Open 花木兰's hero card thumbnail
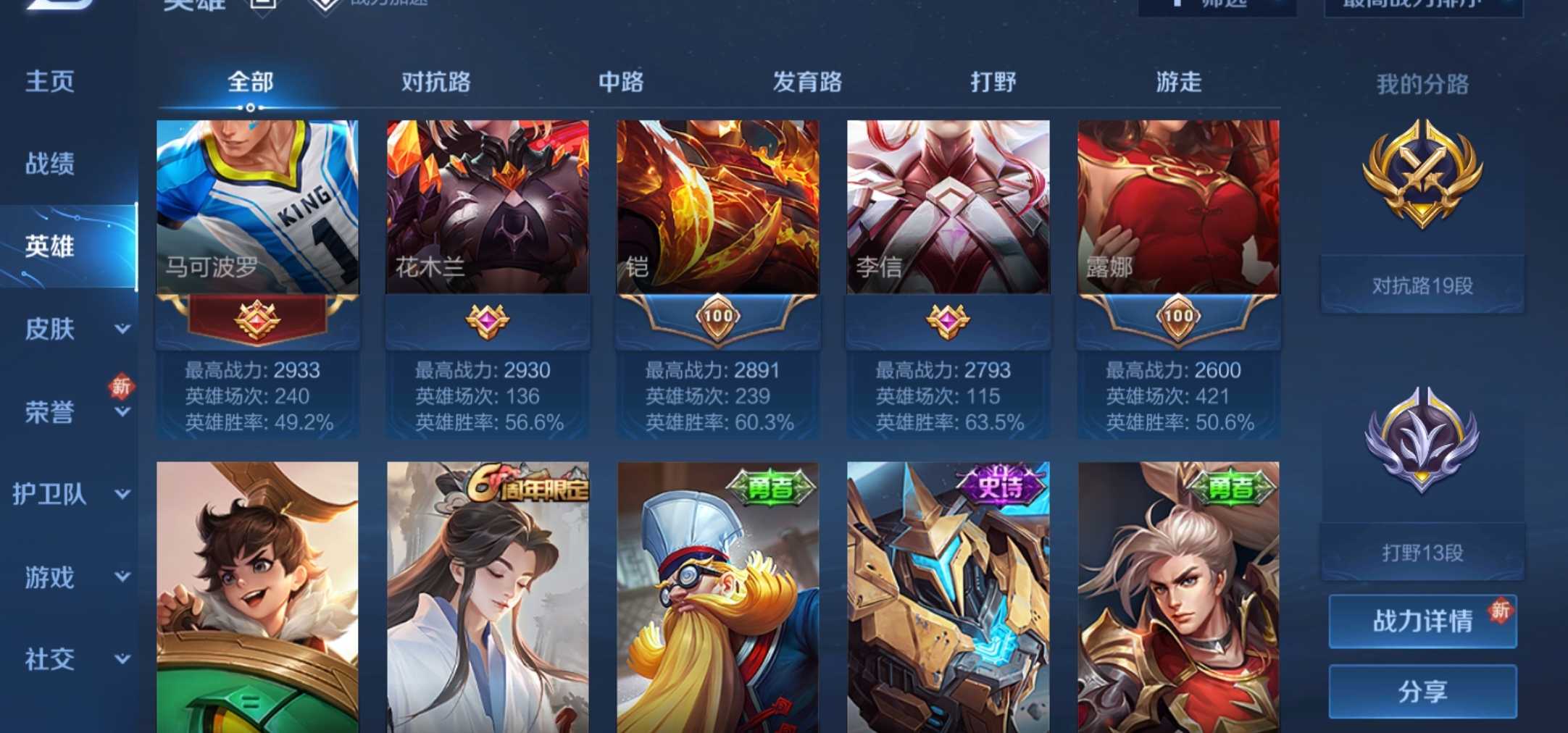The width and height of the screenshot is (1568, 733). pyautogui.click(x=487, y=206)
